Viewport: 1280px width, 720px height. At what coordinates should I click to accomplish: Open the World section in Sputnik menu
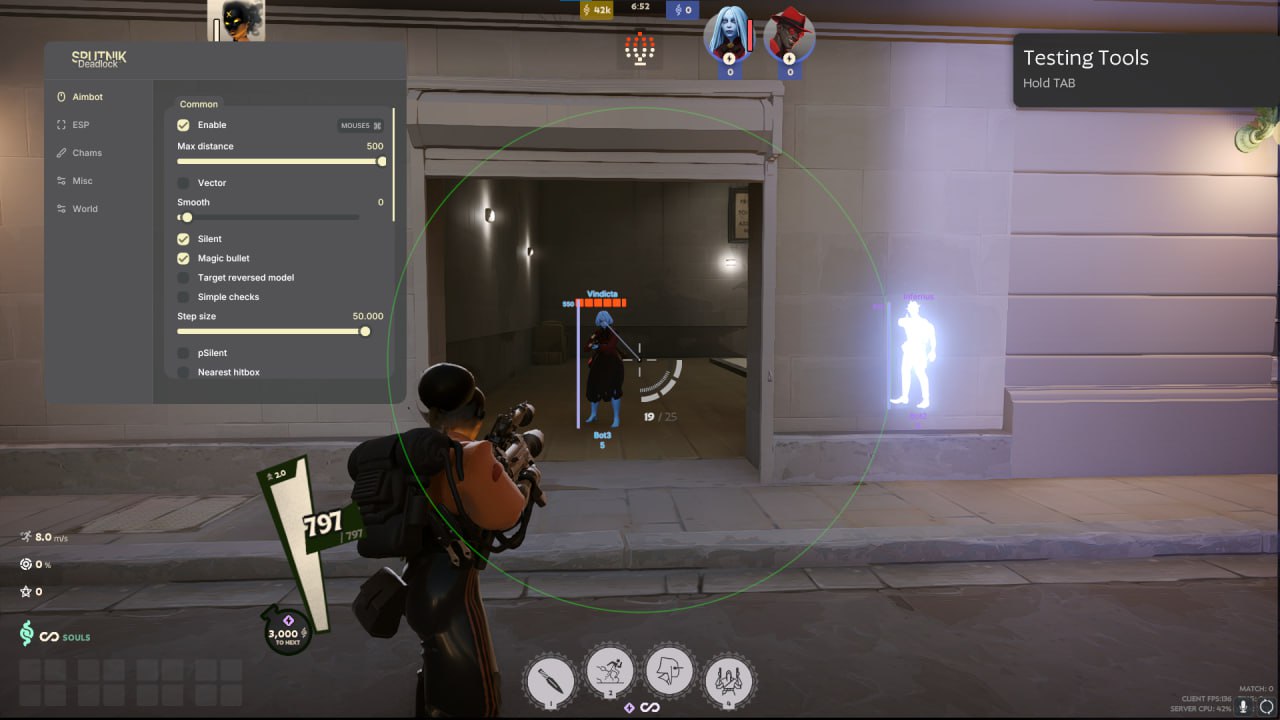[85, 209]
